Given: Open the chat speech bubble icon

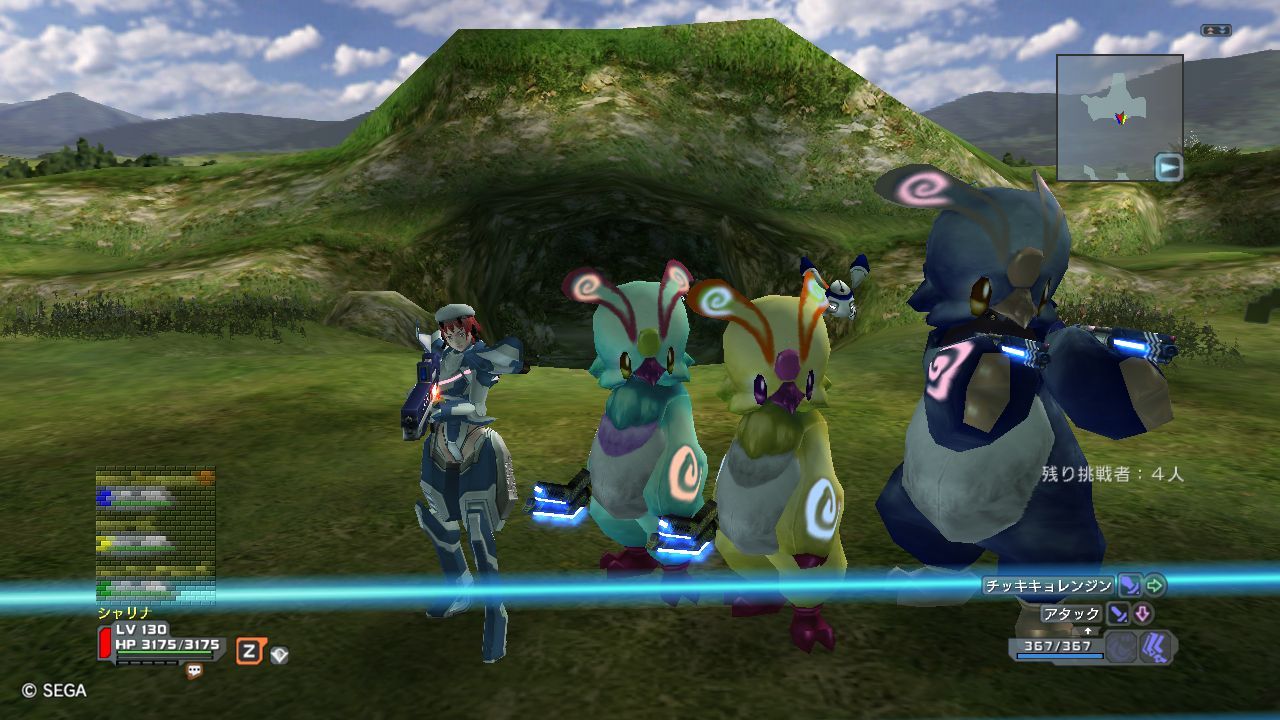Looking at the screenshot, I should click(x=194, y=672).
